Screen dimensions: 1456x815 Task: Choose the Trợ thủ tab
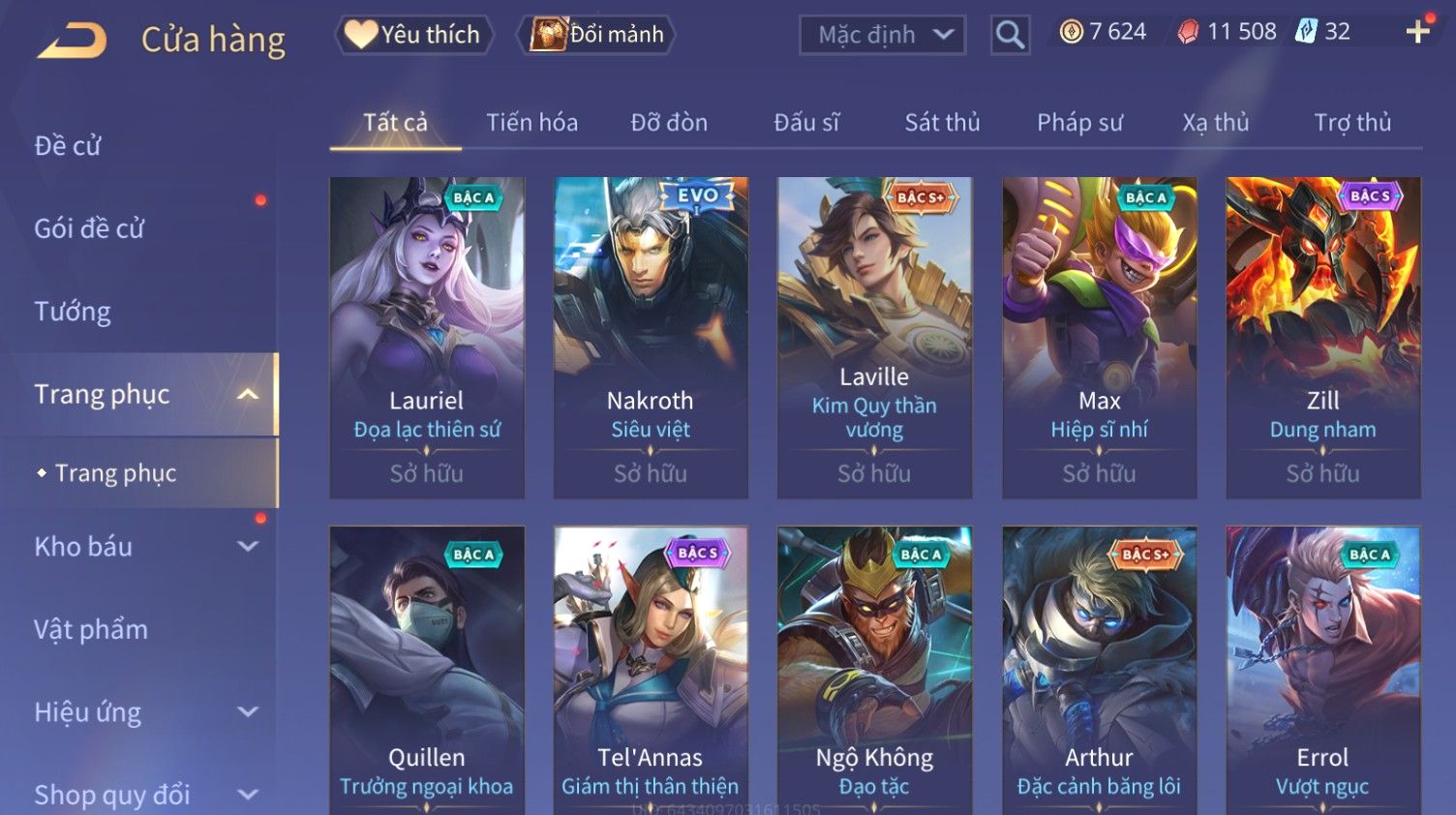click(x=1351, y=123)
